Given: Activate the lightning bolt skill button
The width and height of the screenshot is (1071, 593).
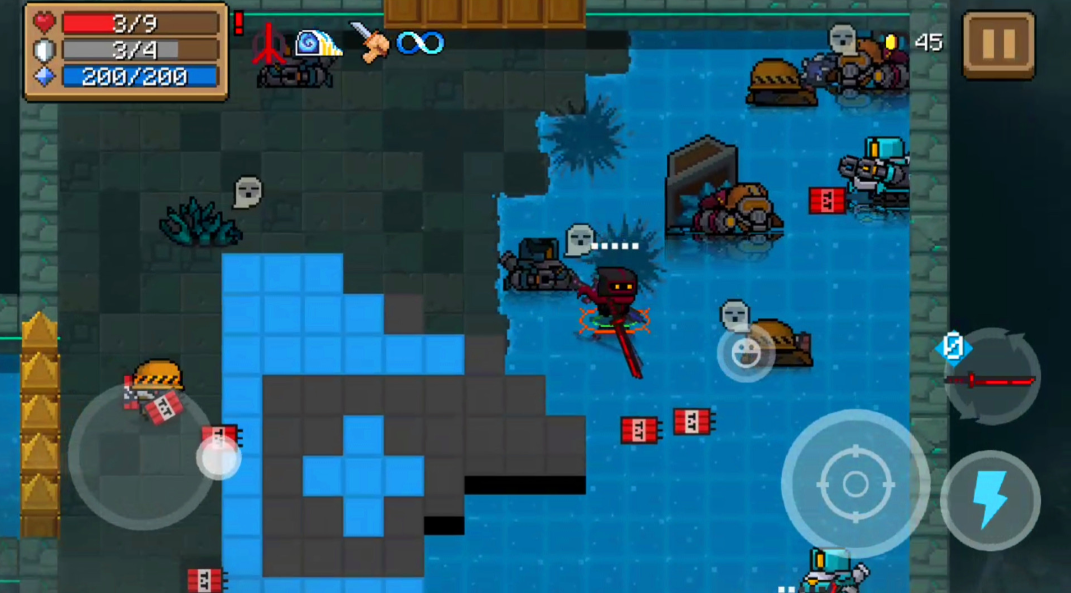Looking at the screenshot, I should (x=990, y=500).
